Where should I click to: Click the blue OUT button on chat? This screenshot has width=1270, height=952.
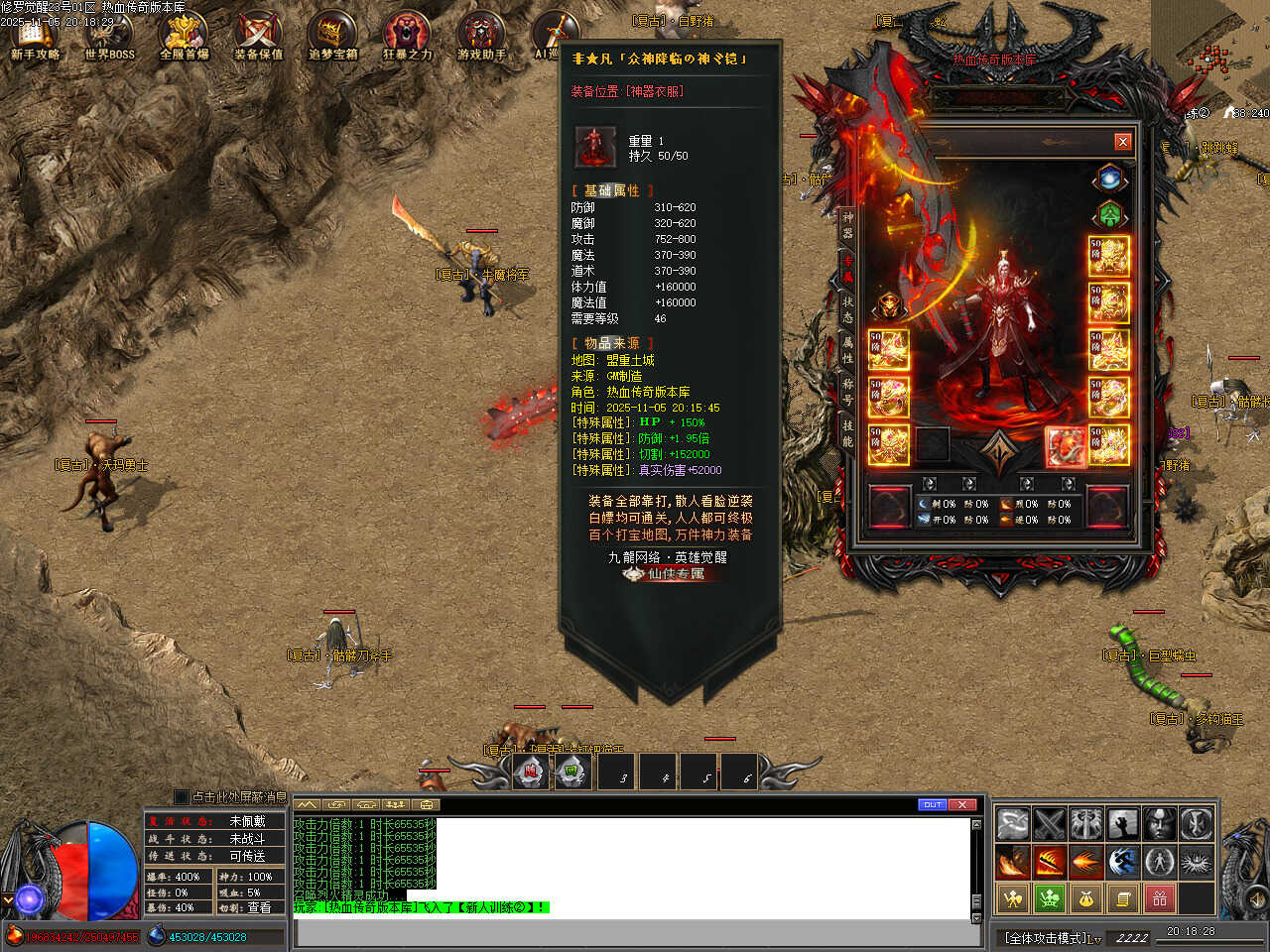pos(933,804)
